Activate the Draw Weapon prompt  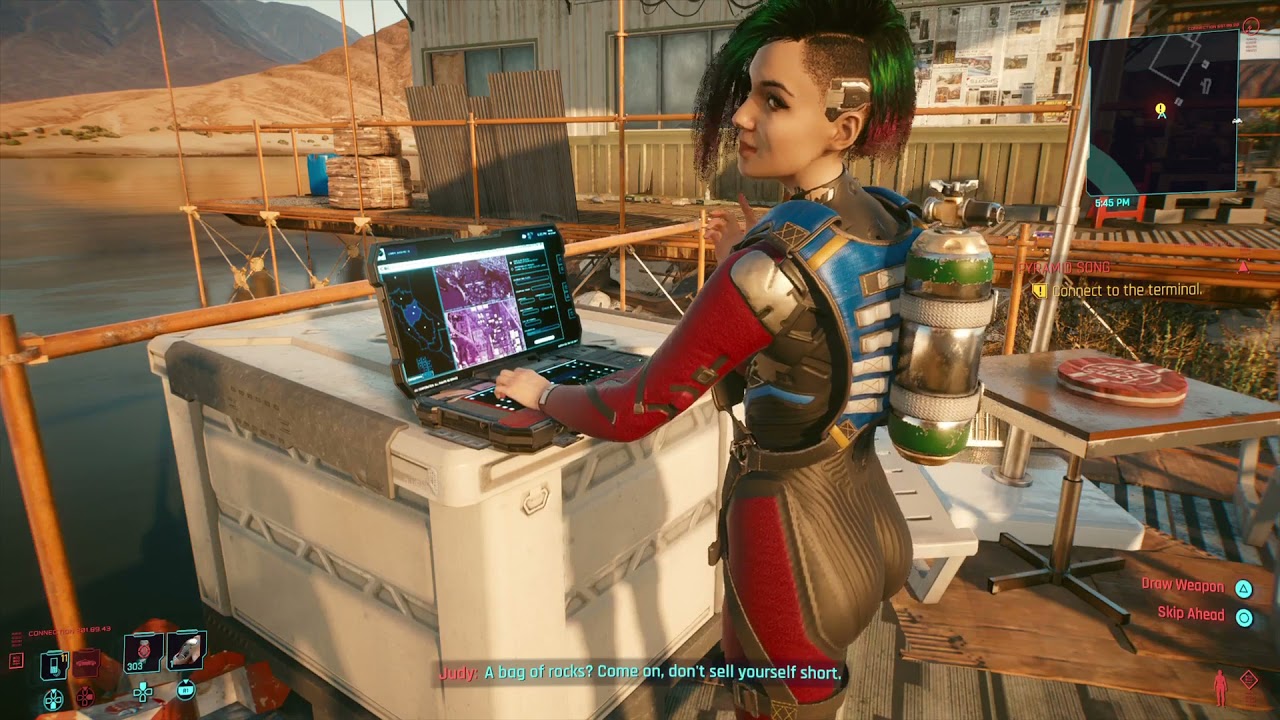1184,585
